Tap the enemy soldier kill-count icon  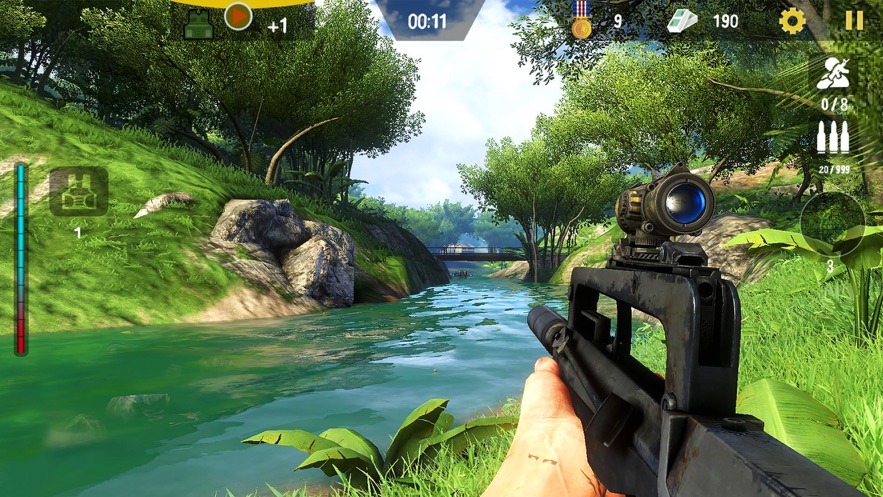point(834,74)
